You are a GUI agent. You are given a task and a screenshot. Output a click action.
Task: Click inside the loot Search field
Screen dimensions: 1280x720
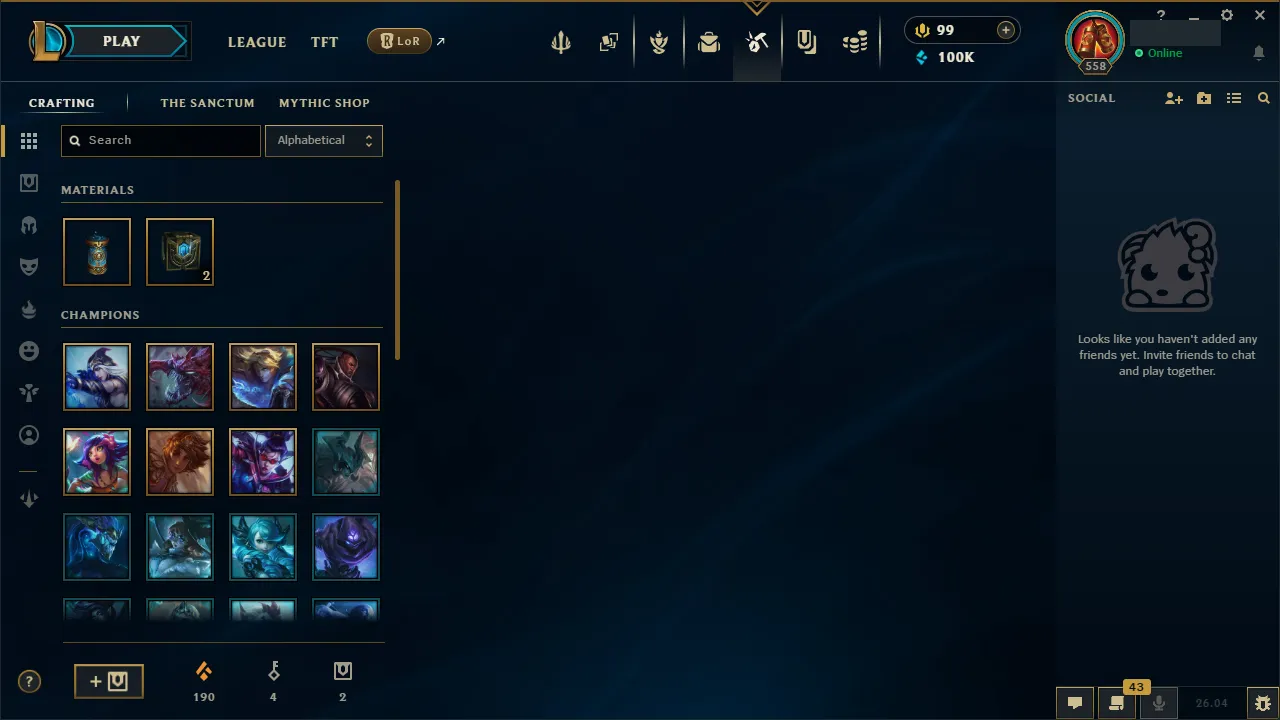[x=160, y=140]
